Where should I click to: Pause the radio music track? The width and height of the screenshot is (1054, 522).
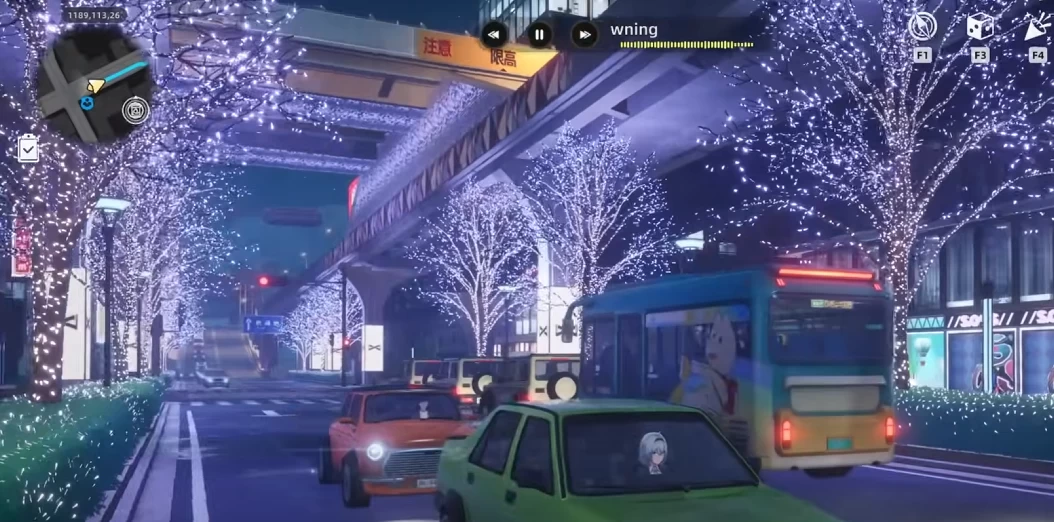[x=540, y=35]
